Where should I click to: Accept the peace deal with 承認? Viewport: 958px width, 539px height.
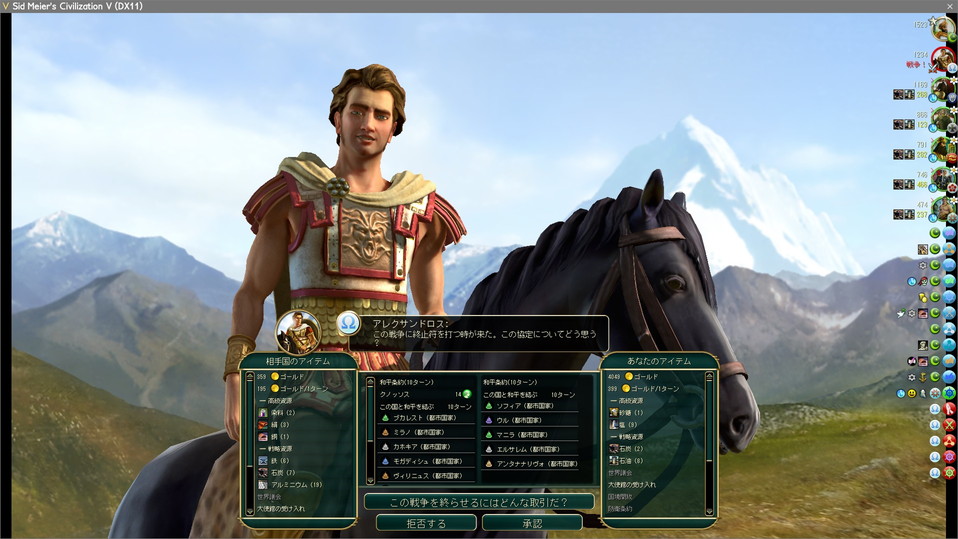[x=531, y=523]
